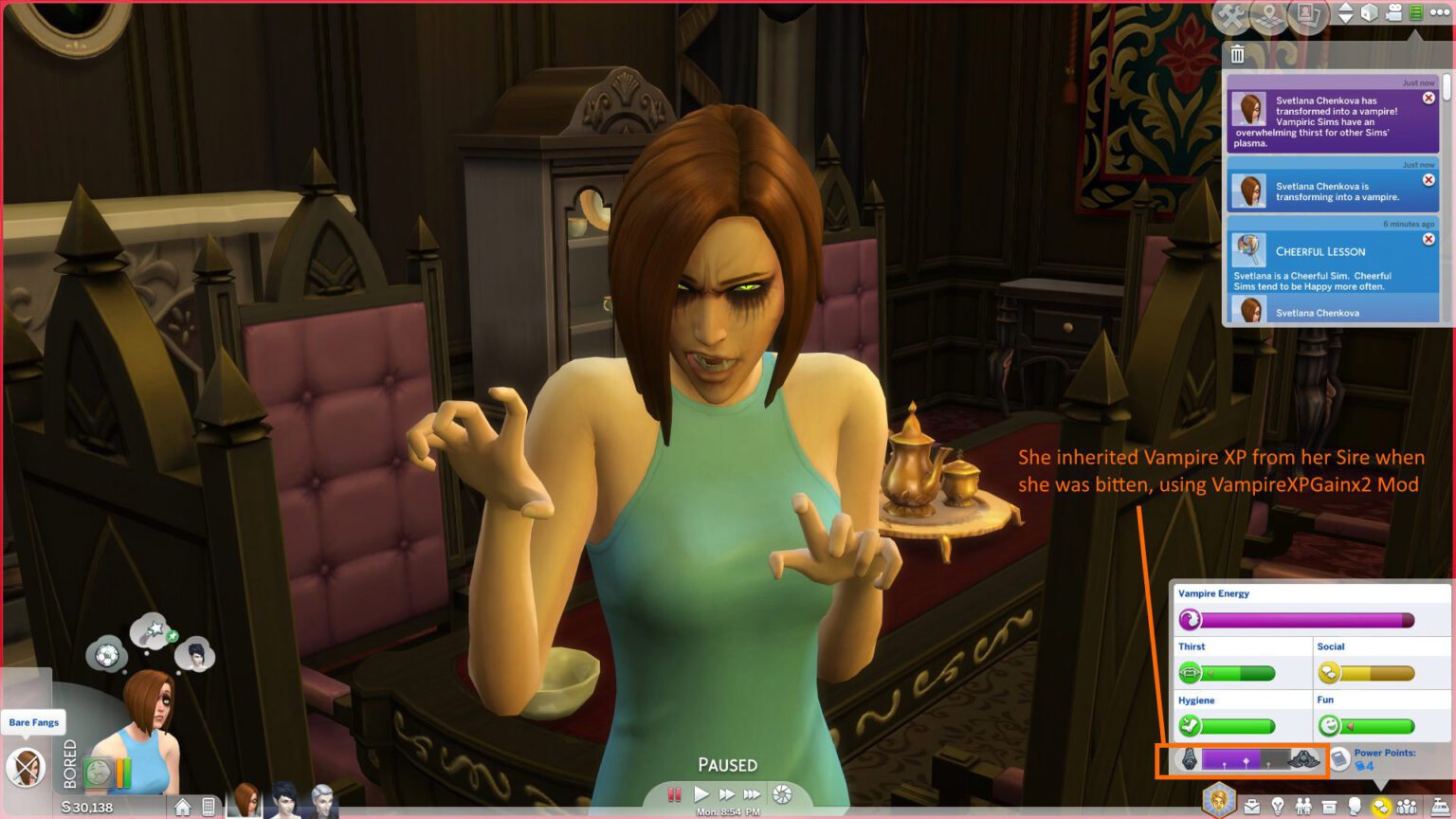
Task: Start video capture with the camcorder icon
Action: (x=1393, y=13)
